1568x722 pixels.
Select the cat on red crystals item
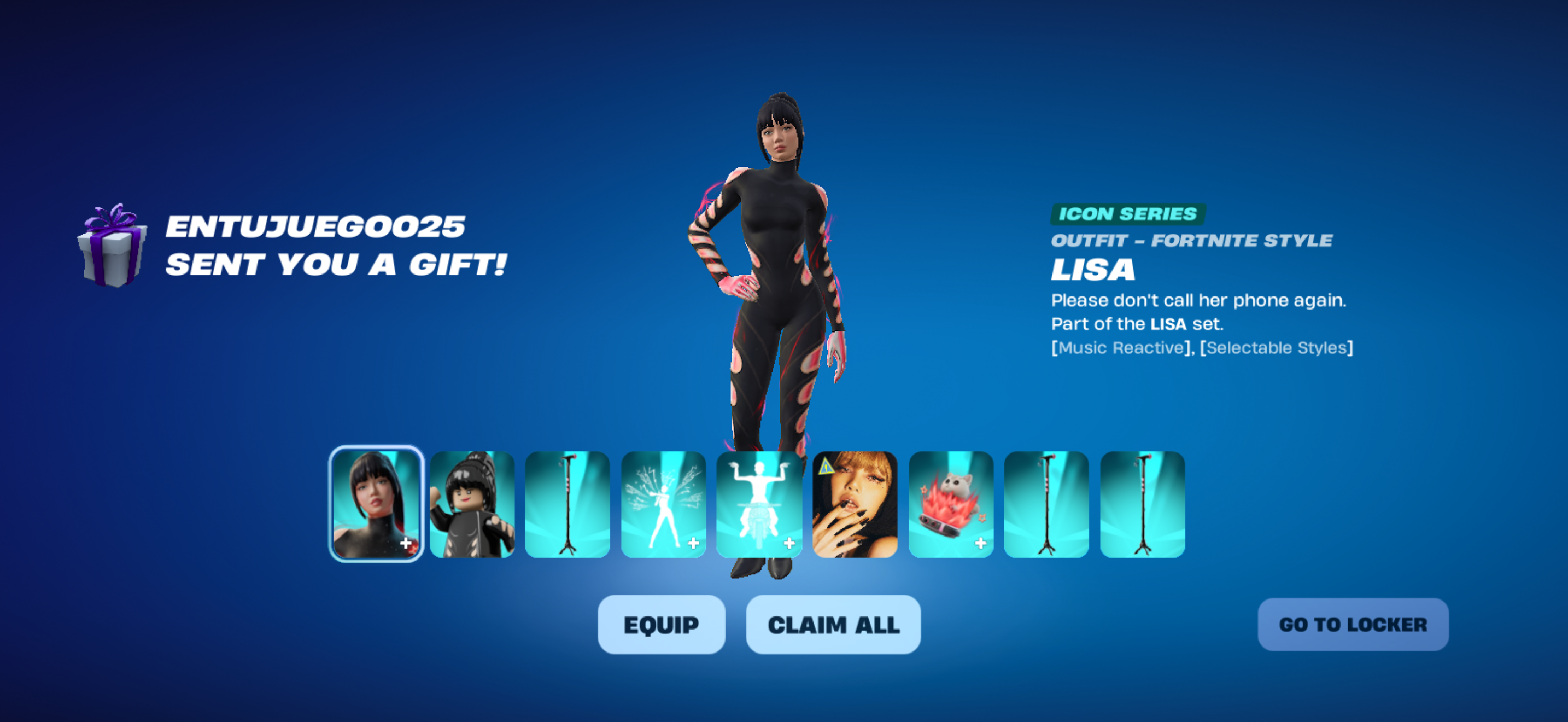pos(950,504)
